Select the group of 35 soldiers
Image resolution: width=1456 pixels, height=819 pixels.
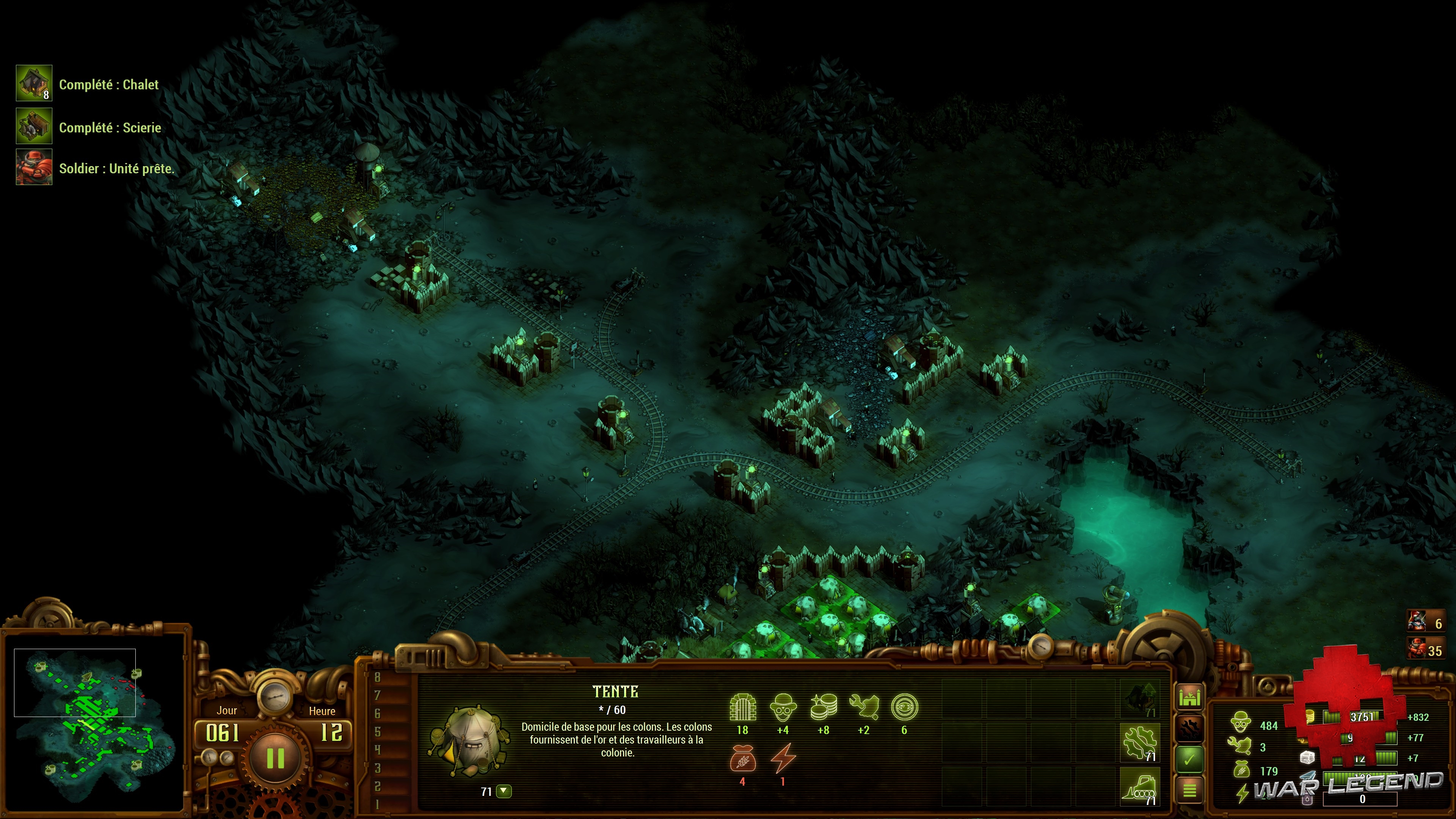(x=1425, y=650)
